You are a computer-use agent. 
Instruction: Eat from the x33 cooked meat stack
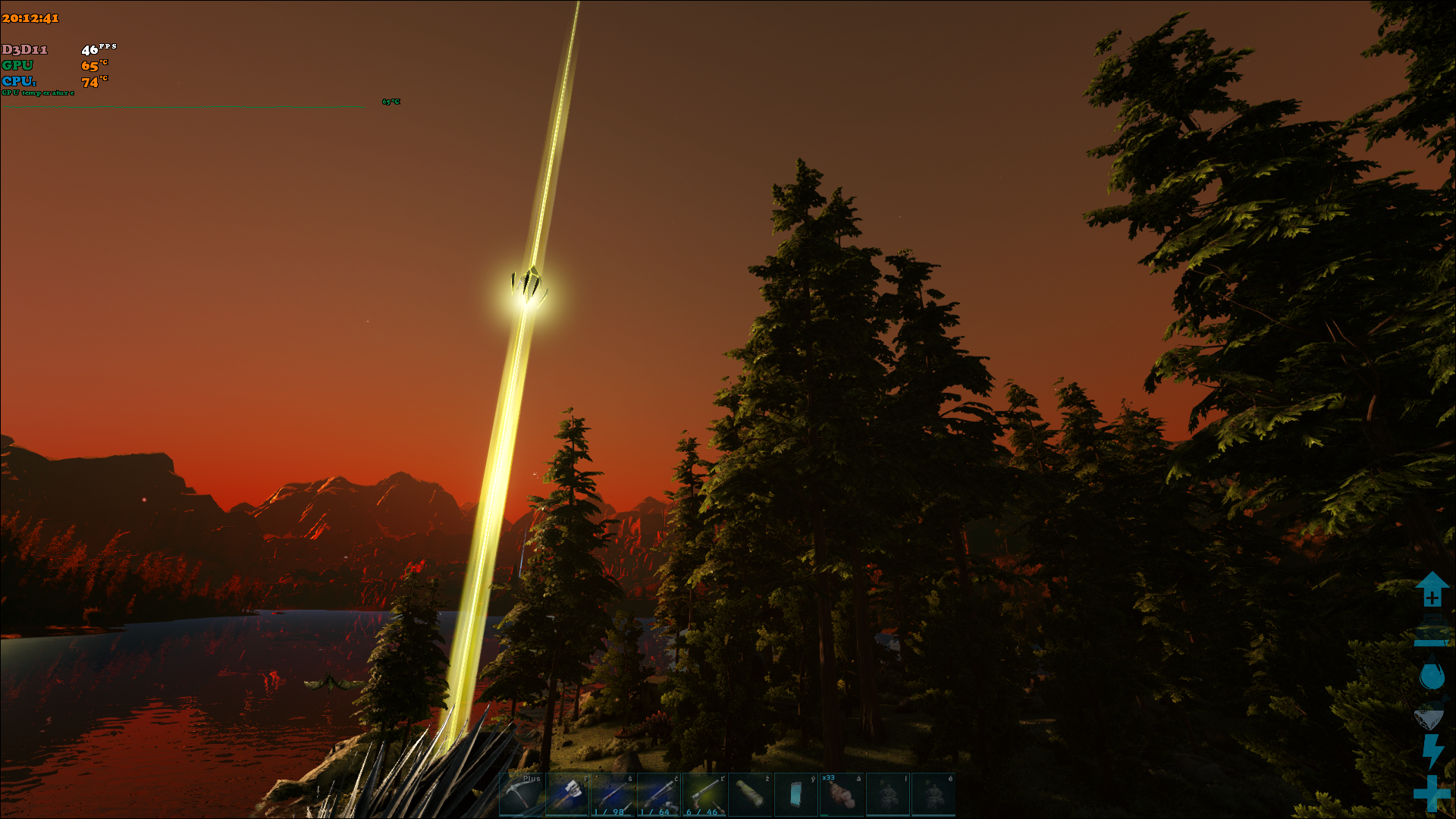[842, 795]
